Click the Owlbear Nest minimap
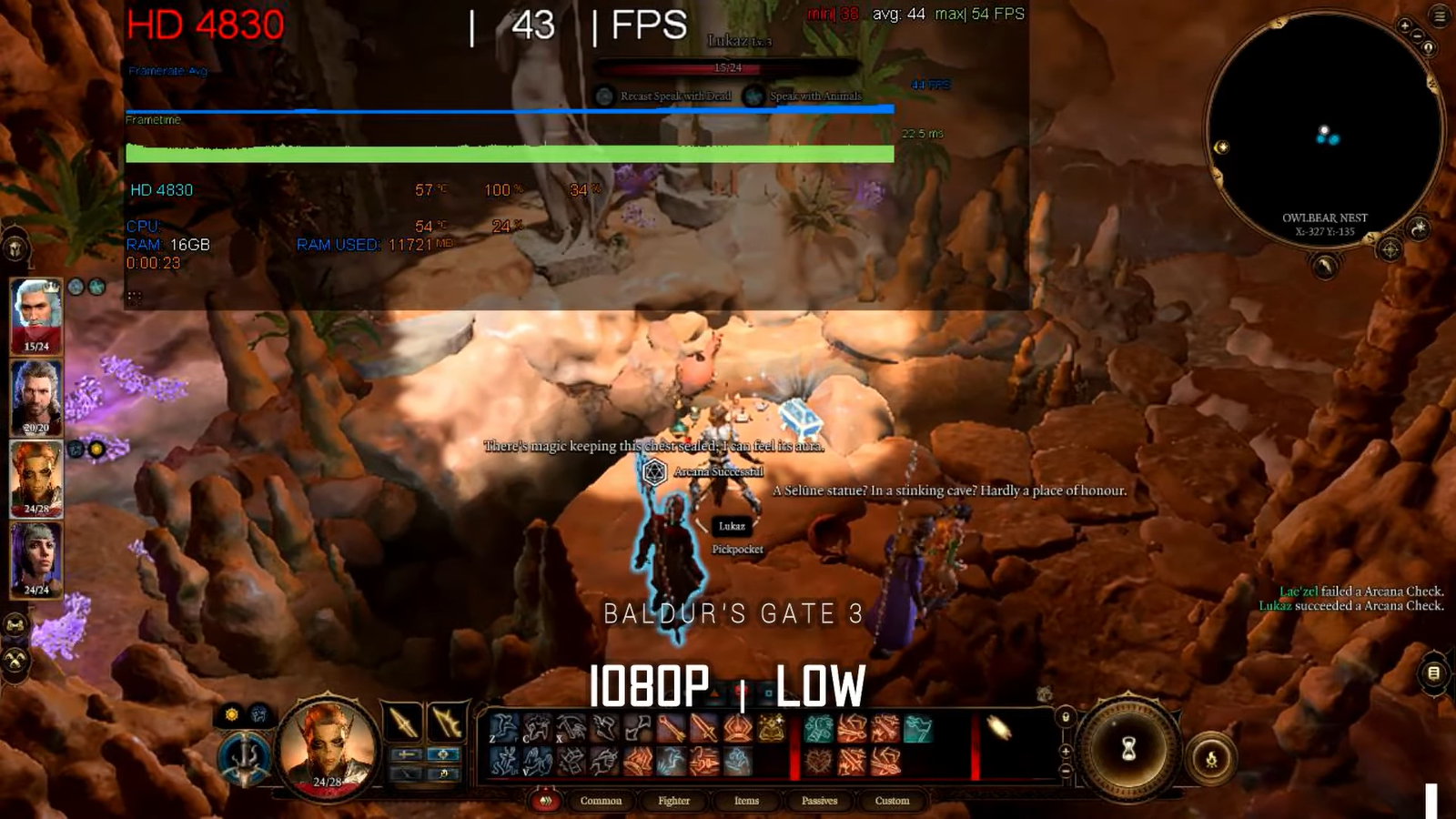Screen dimensions: 1456x819 1325,127
